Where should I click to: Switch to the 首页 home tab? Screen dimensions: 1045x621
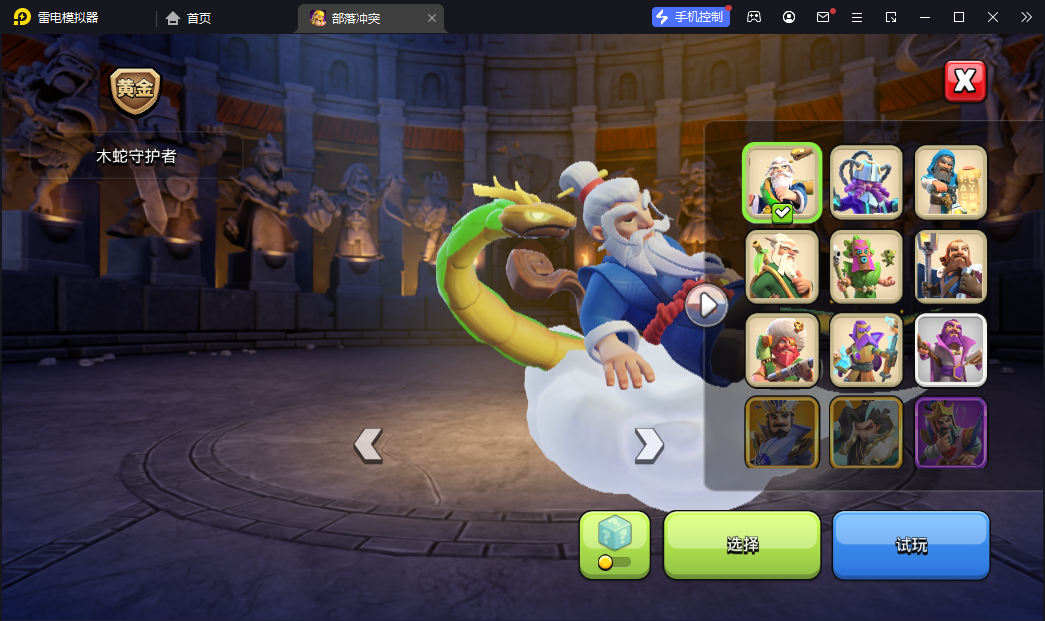tap(189, 18)
